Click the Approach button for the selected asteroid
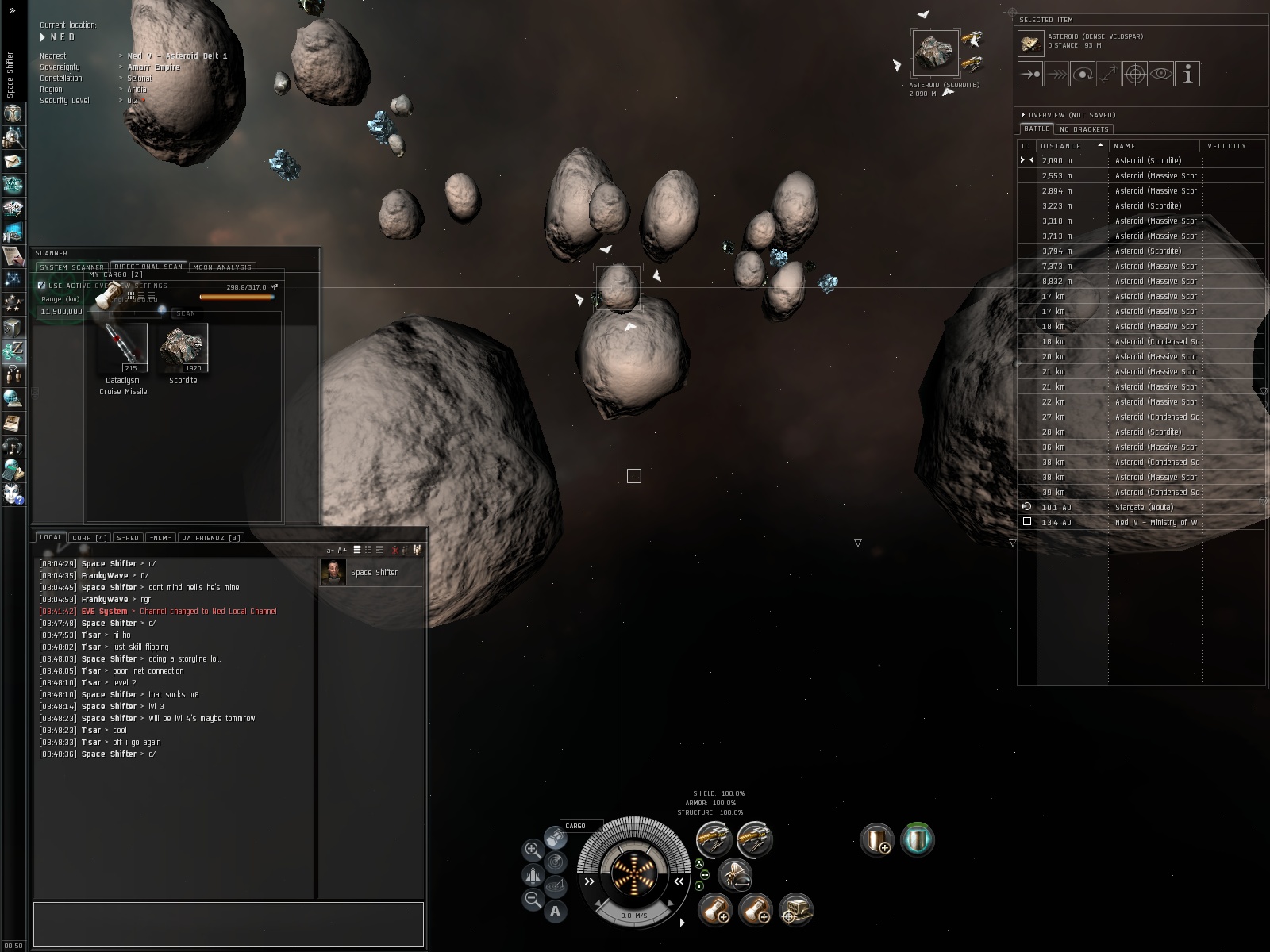 (1030, 75)
